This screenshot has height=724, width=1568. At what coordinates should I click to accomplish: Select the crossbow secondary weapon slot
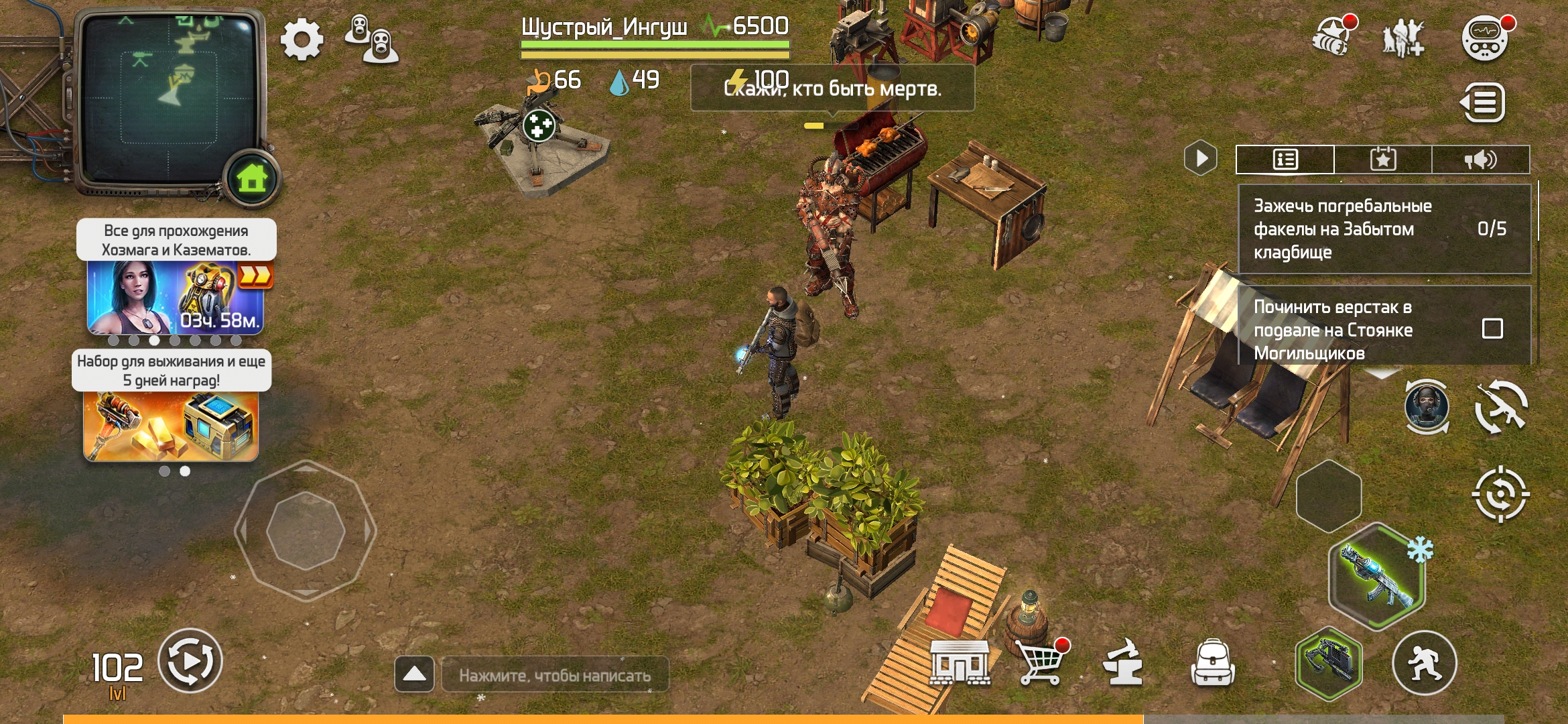point(1328,662)
